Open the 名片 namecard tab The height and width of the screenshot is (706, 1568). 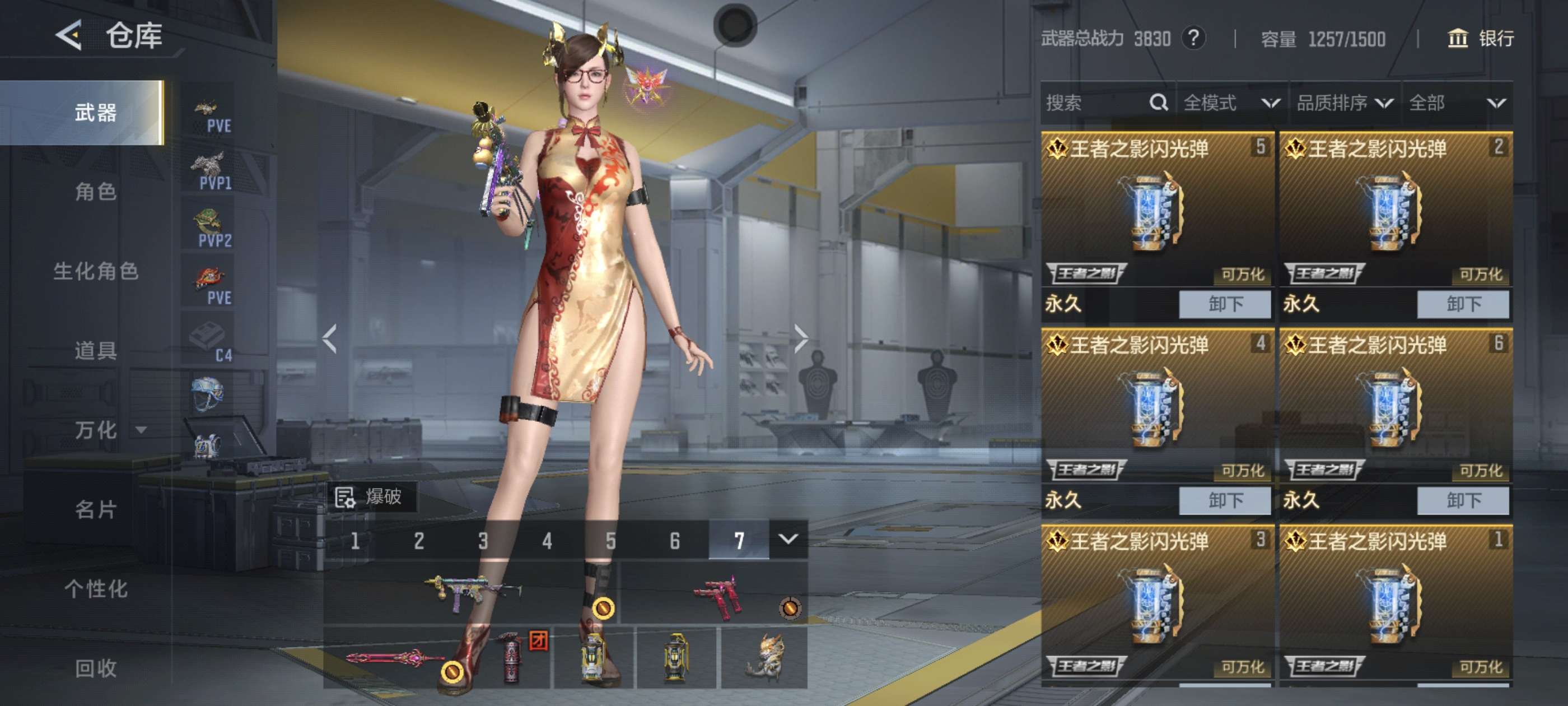[95, 509]
